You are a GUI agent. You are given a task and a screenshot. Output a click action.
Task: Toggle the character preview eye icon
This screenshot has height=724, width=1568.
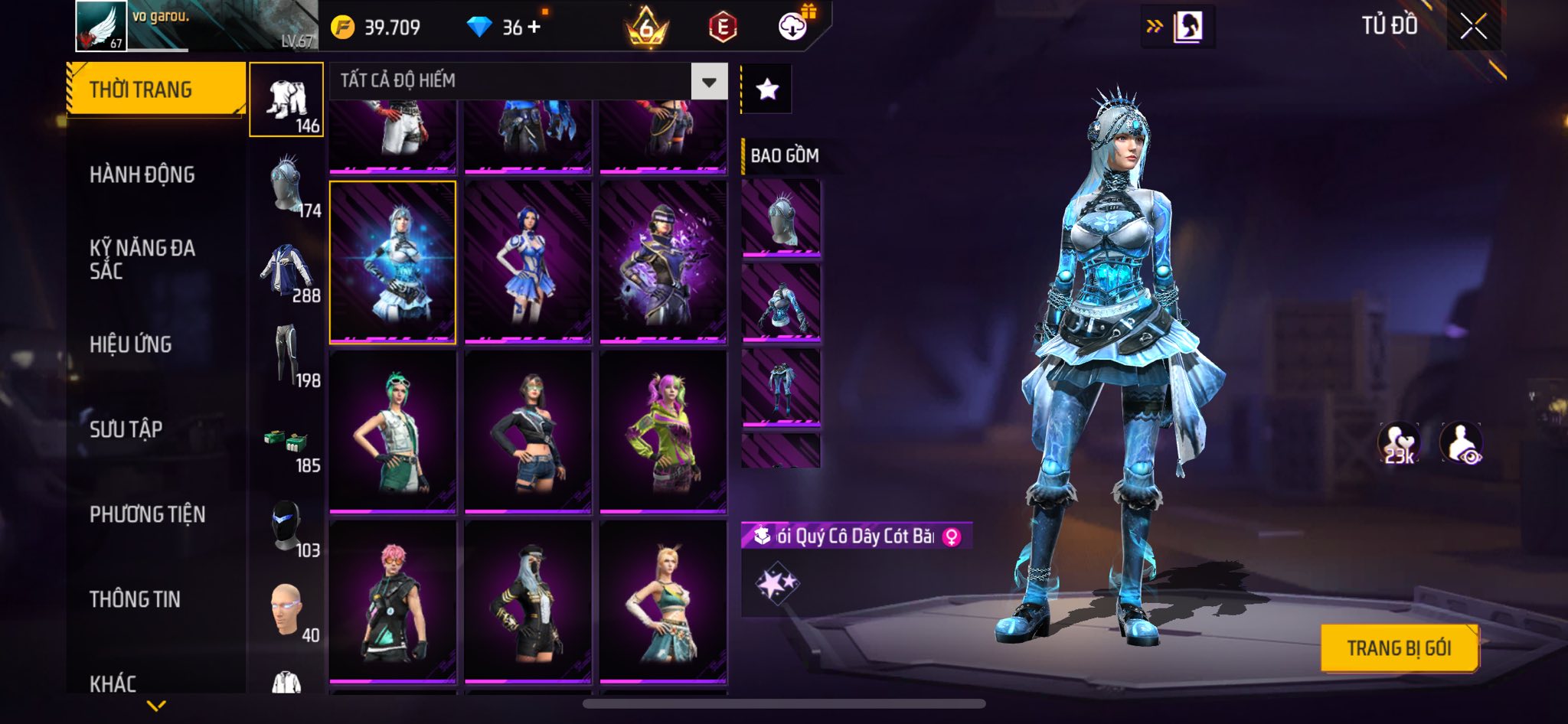(1461, 443)
